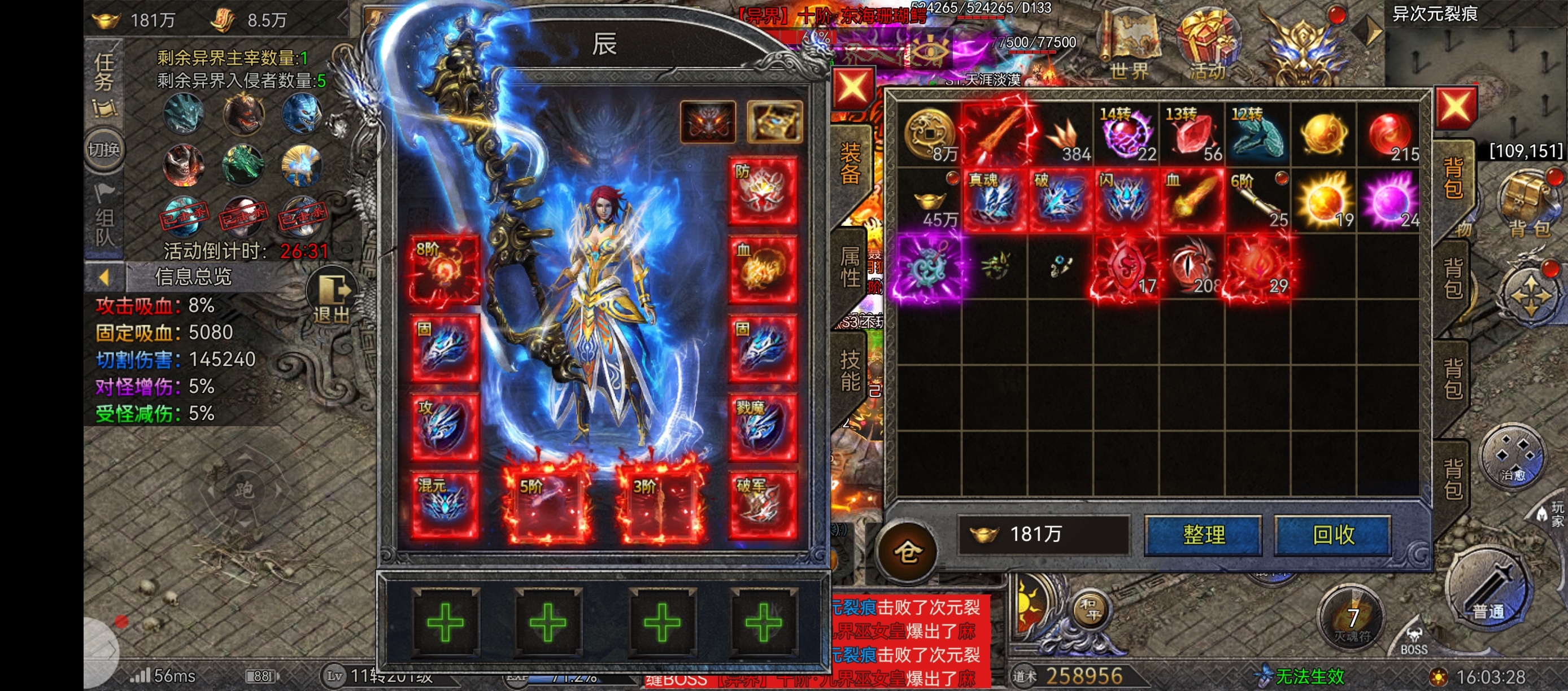Open the 仓 warehouse button

point(908,551)
